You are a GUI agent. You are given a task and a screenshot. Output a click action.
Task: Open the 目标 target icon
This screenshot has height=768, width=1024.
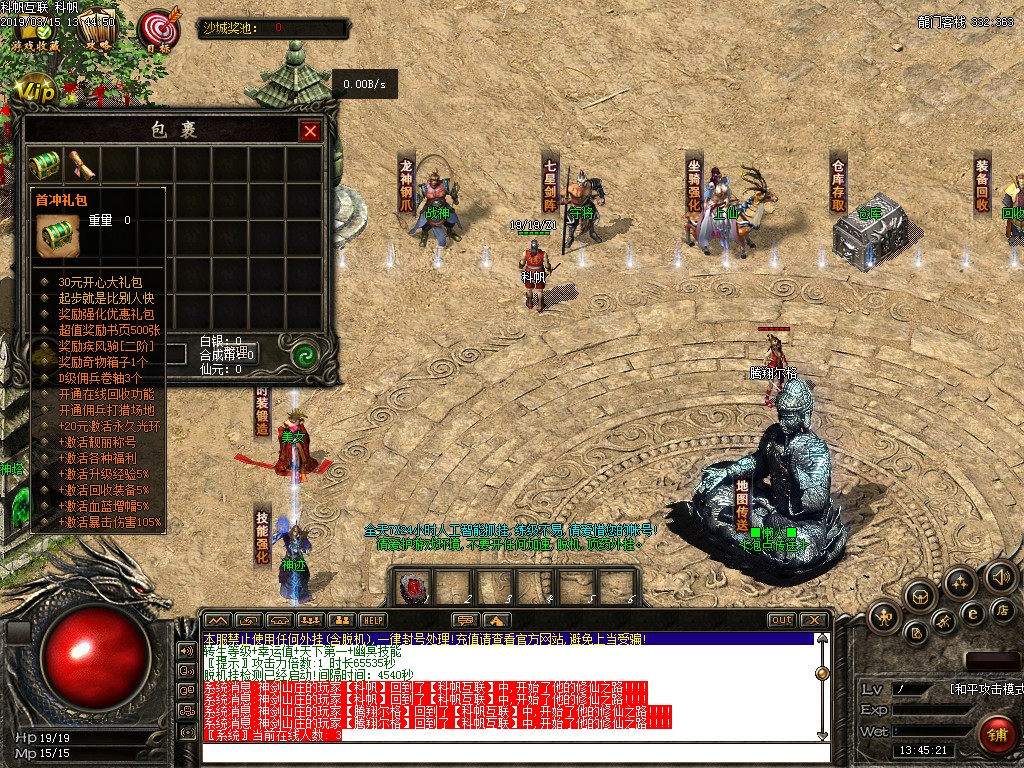tap(157, 32)
